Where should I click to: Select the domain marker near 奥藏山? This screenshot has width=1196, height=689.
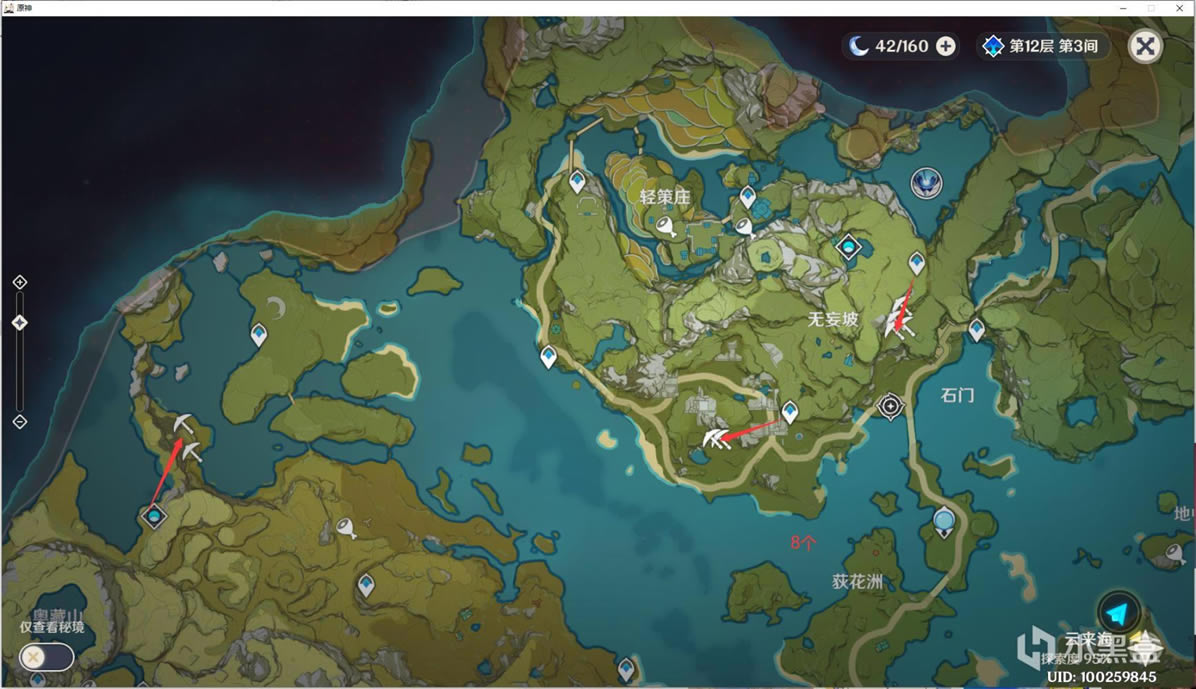pyautogui.click(x=154, y=516)
